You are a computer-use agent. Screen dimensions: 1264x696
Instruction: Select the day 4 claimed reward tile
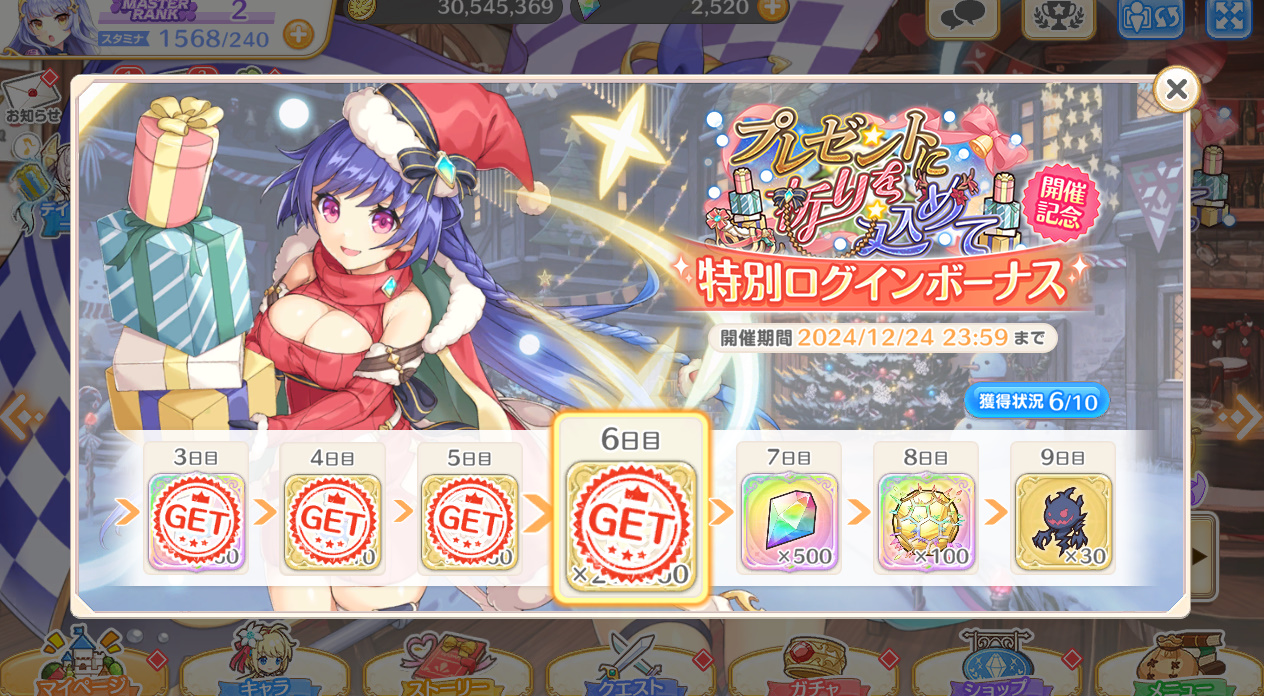tap(332, 522)
